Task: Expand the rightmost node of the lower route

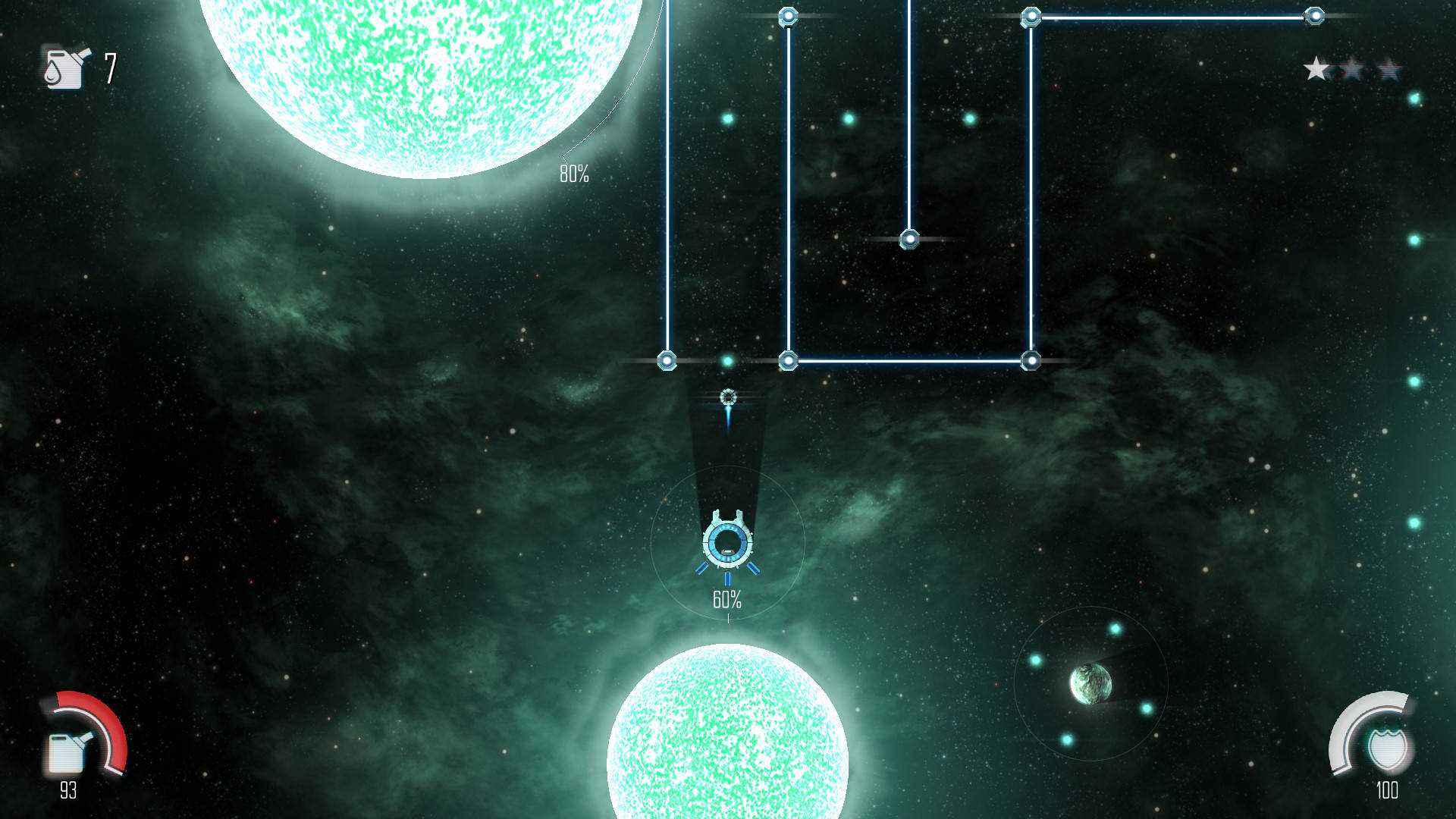Action: click(x=1031, y=359)
